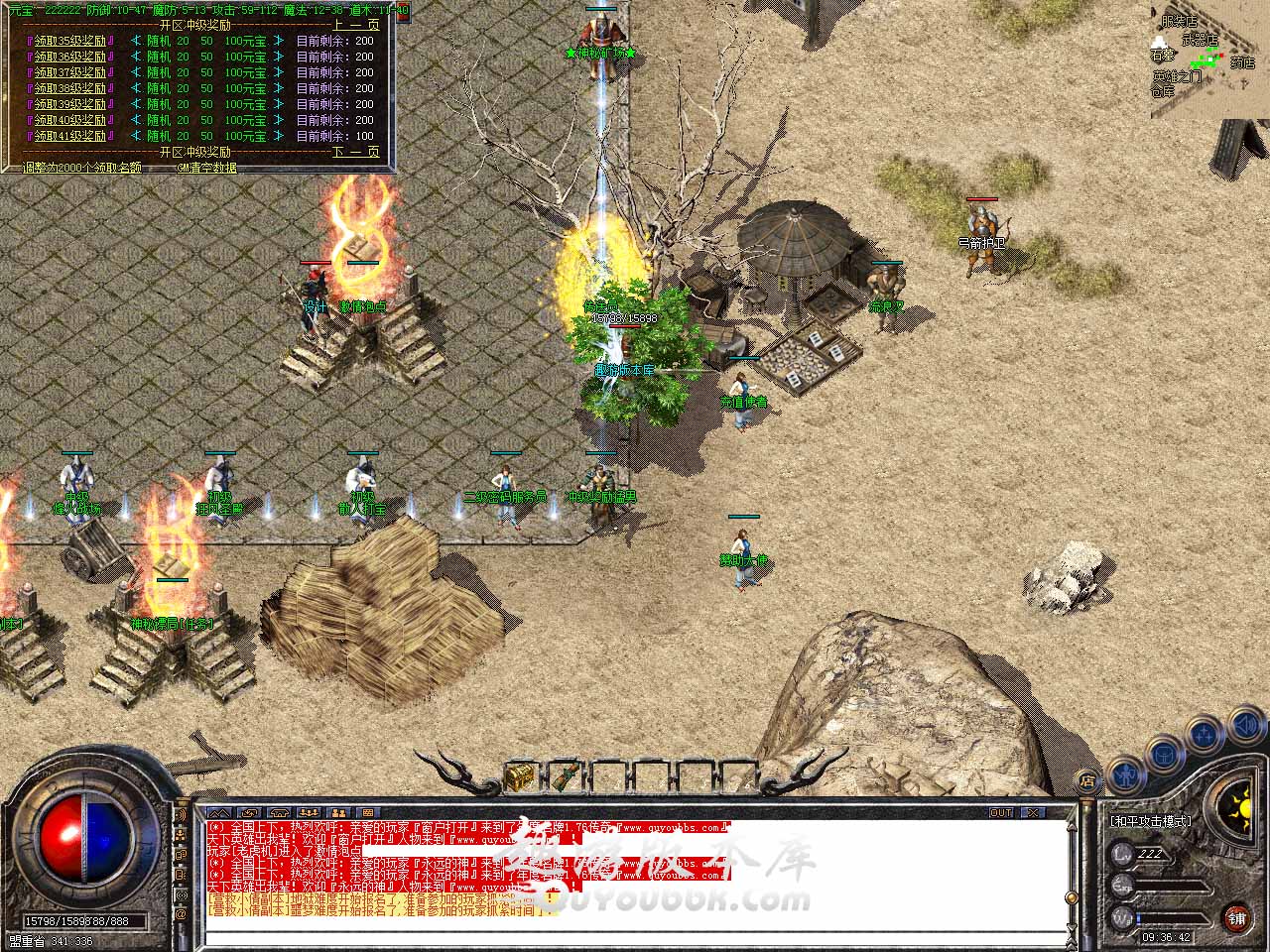Open the stall with red 铺 button
This screenshot has width=1270, height=952.
tap(1236, 916)
